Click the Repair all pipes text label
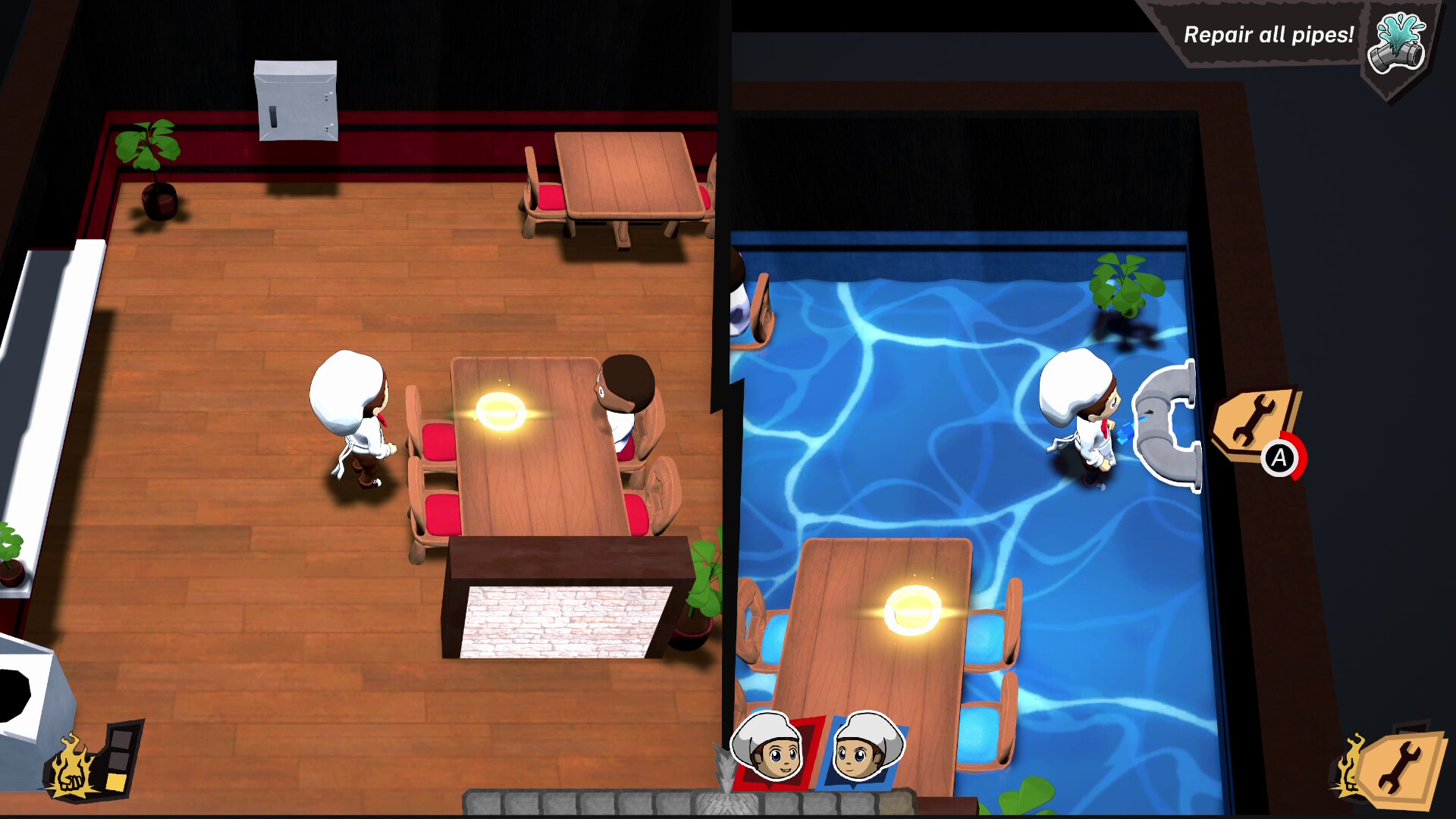Image resolution: width=1456 pixels, height=819 pixels. 1270,34
